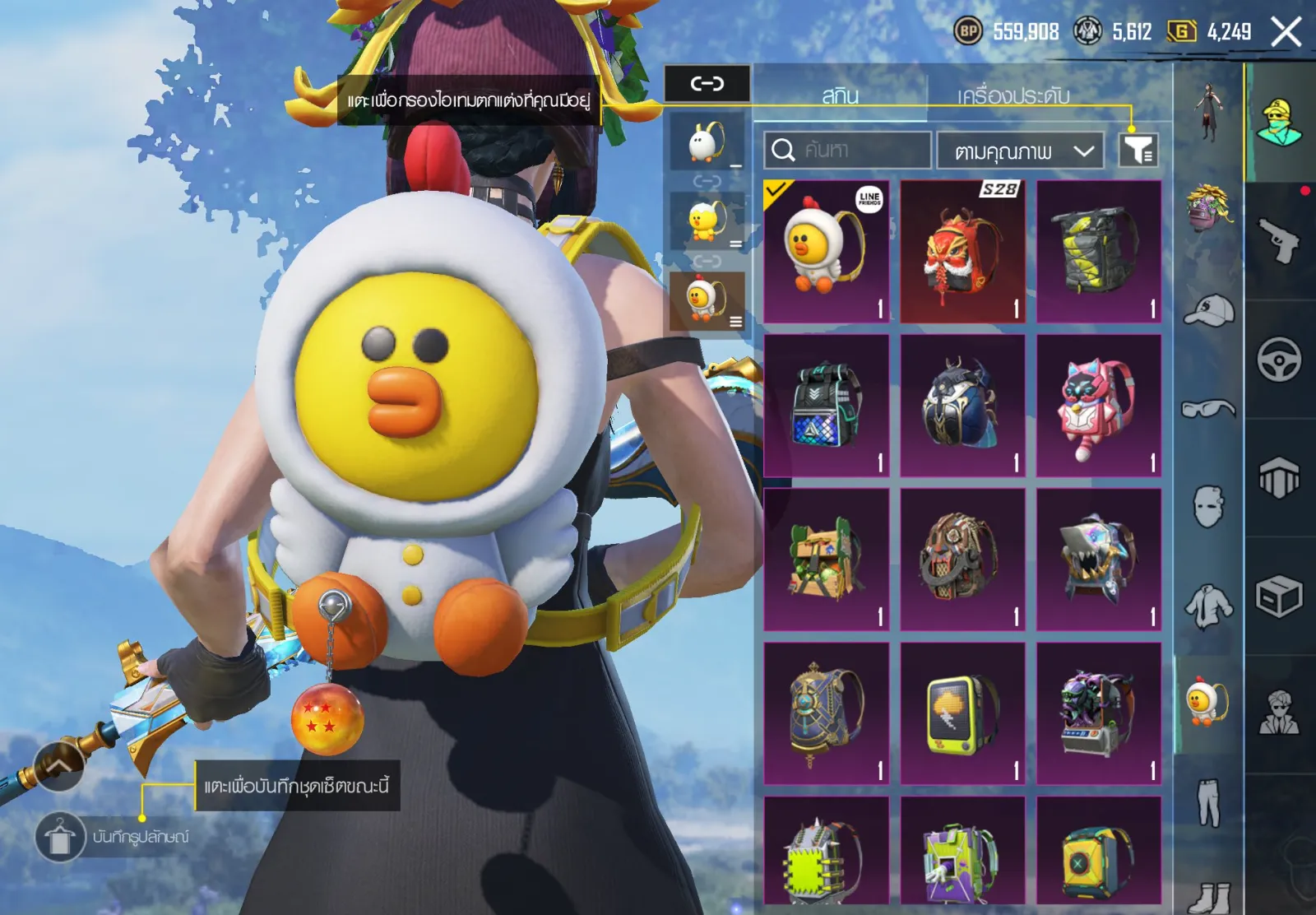Select the jacket clothing slot
Viewport: 1316px width, 915px height.
pos(1208,606)
